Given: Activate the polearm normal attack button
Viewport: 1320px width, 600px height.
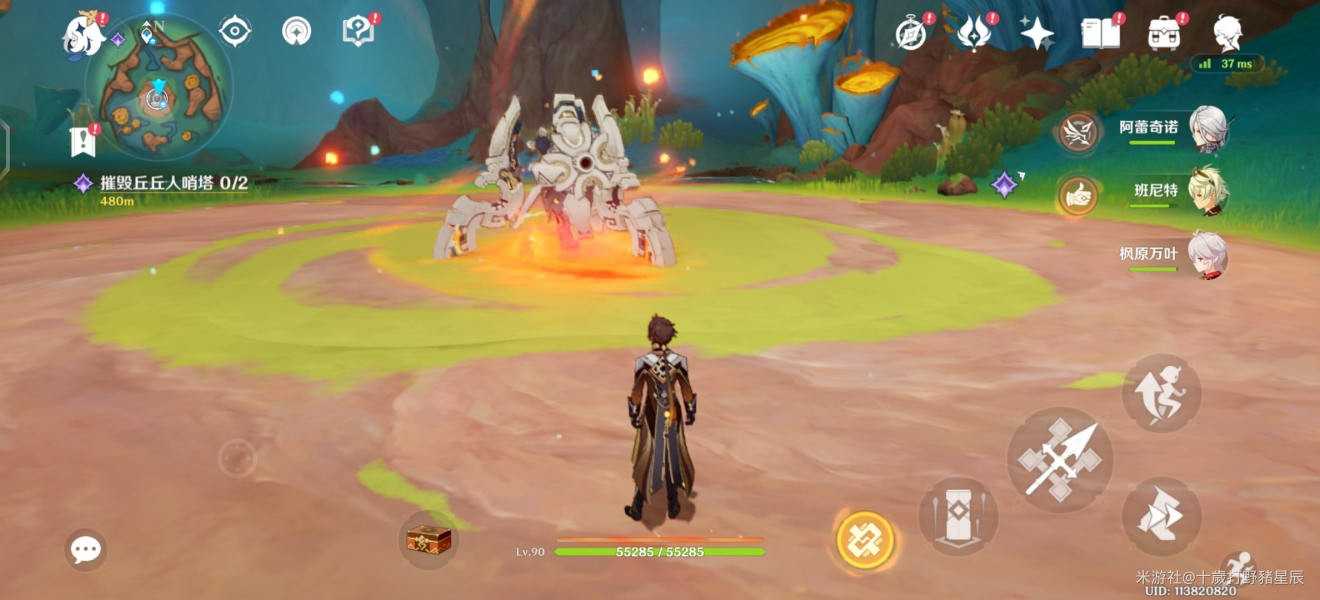Looking at the screenshot, I should pos(1059,460).
